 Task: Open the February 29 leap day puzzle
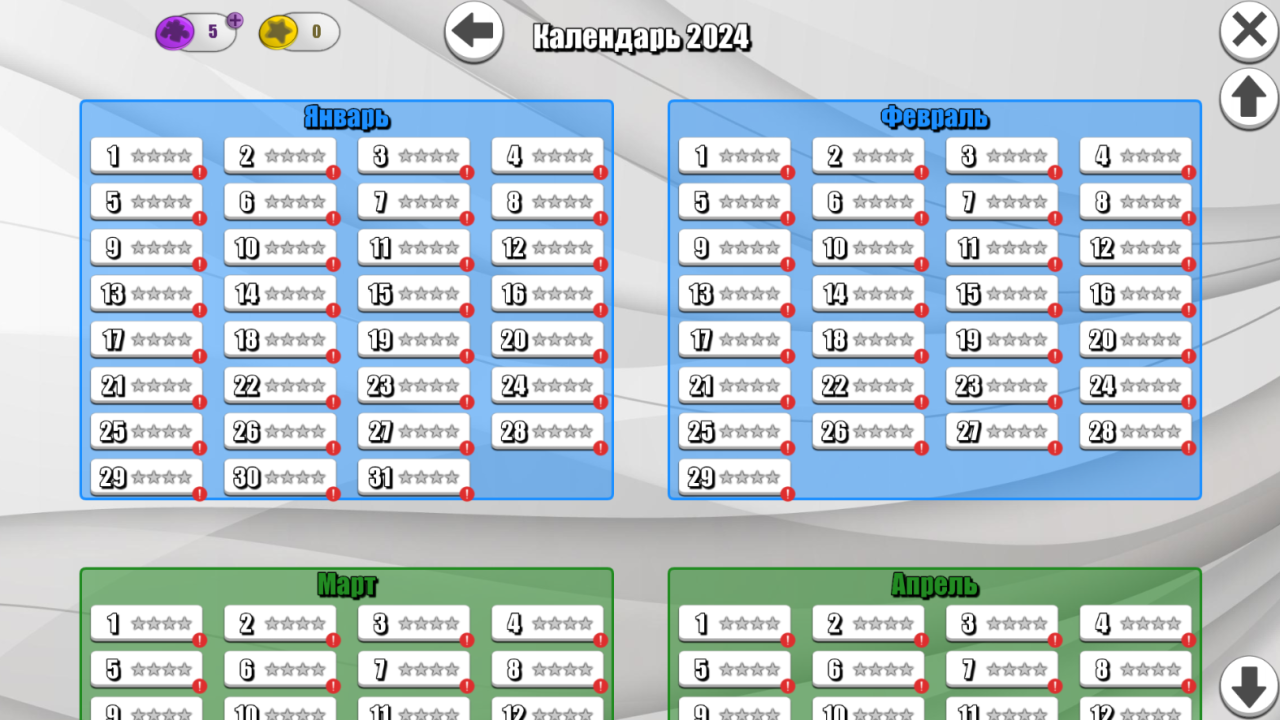(734, 477)
